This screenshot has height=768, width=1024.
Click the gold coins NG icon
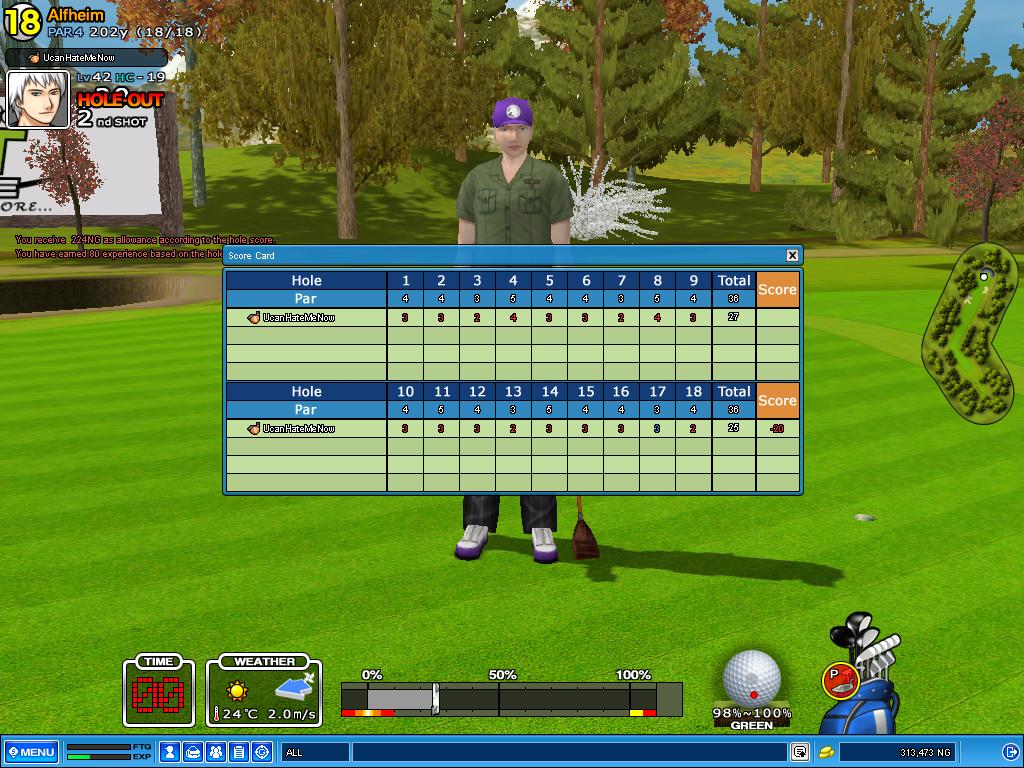(827, 752)
